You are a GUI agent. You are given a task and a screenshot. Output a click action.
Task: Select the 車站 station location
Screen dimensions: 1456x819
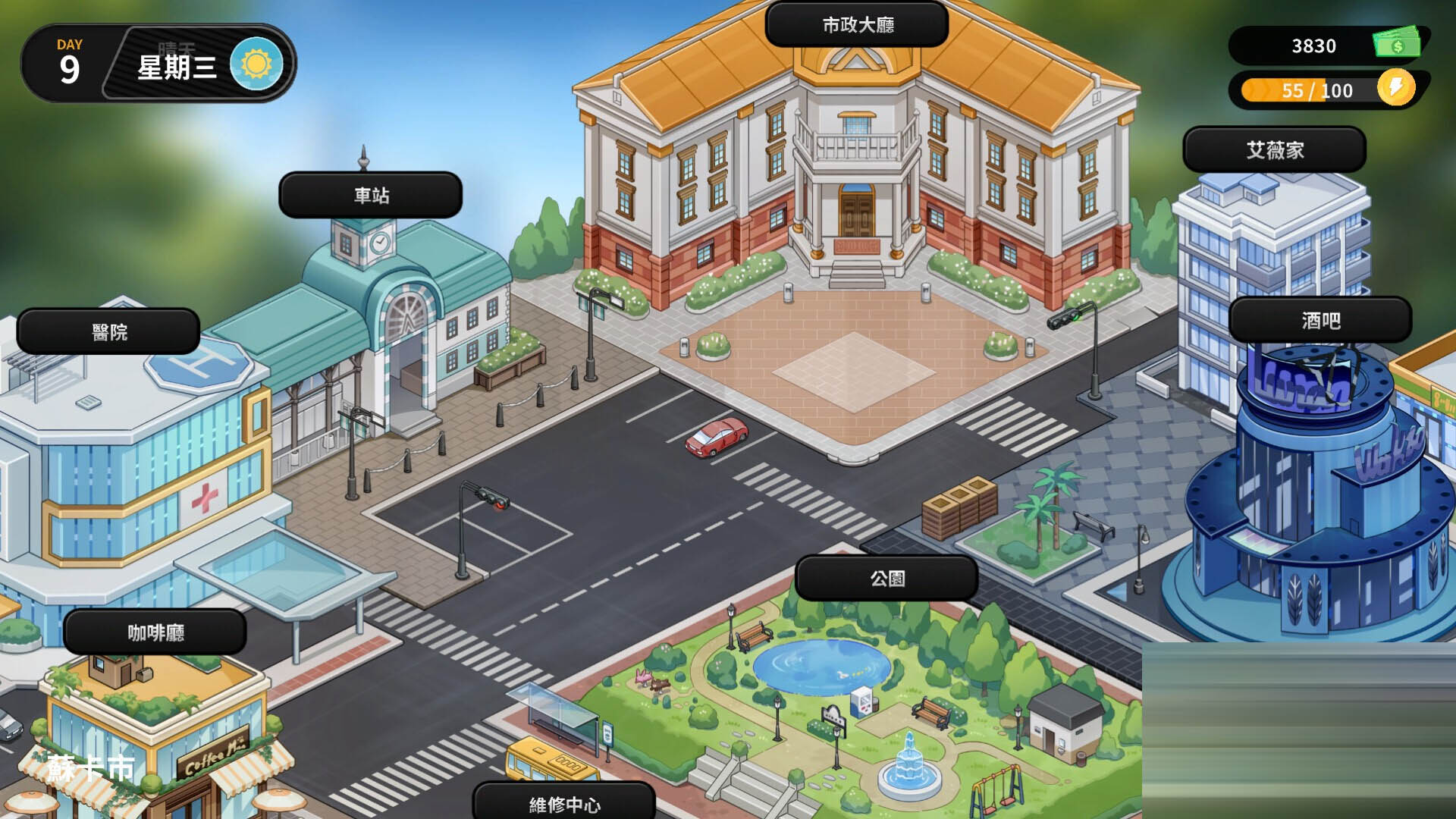[x=371, y=196]
